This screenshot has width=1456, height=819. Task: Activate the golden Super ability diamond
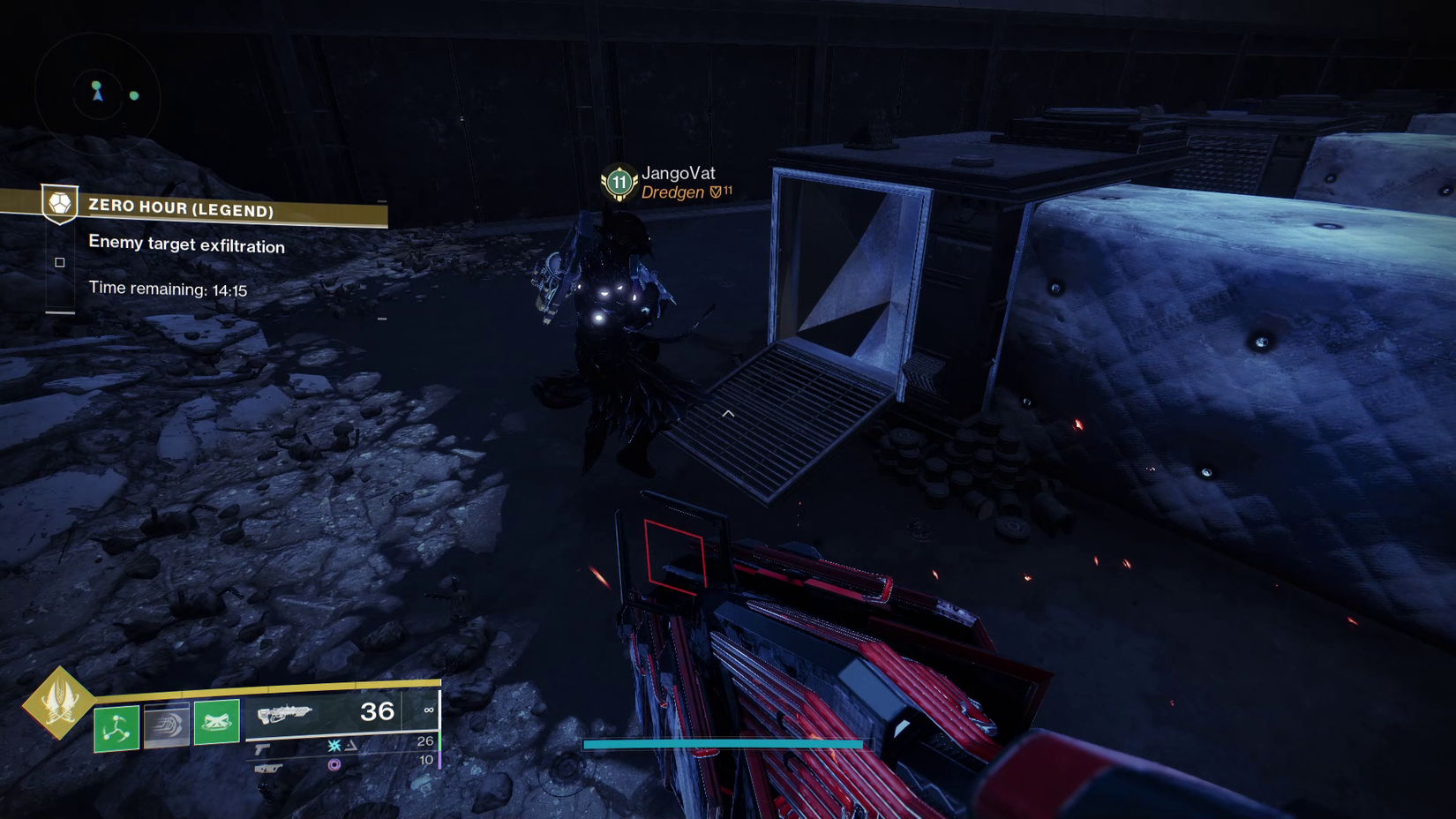[58, 703]
